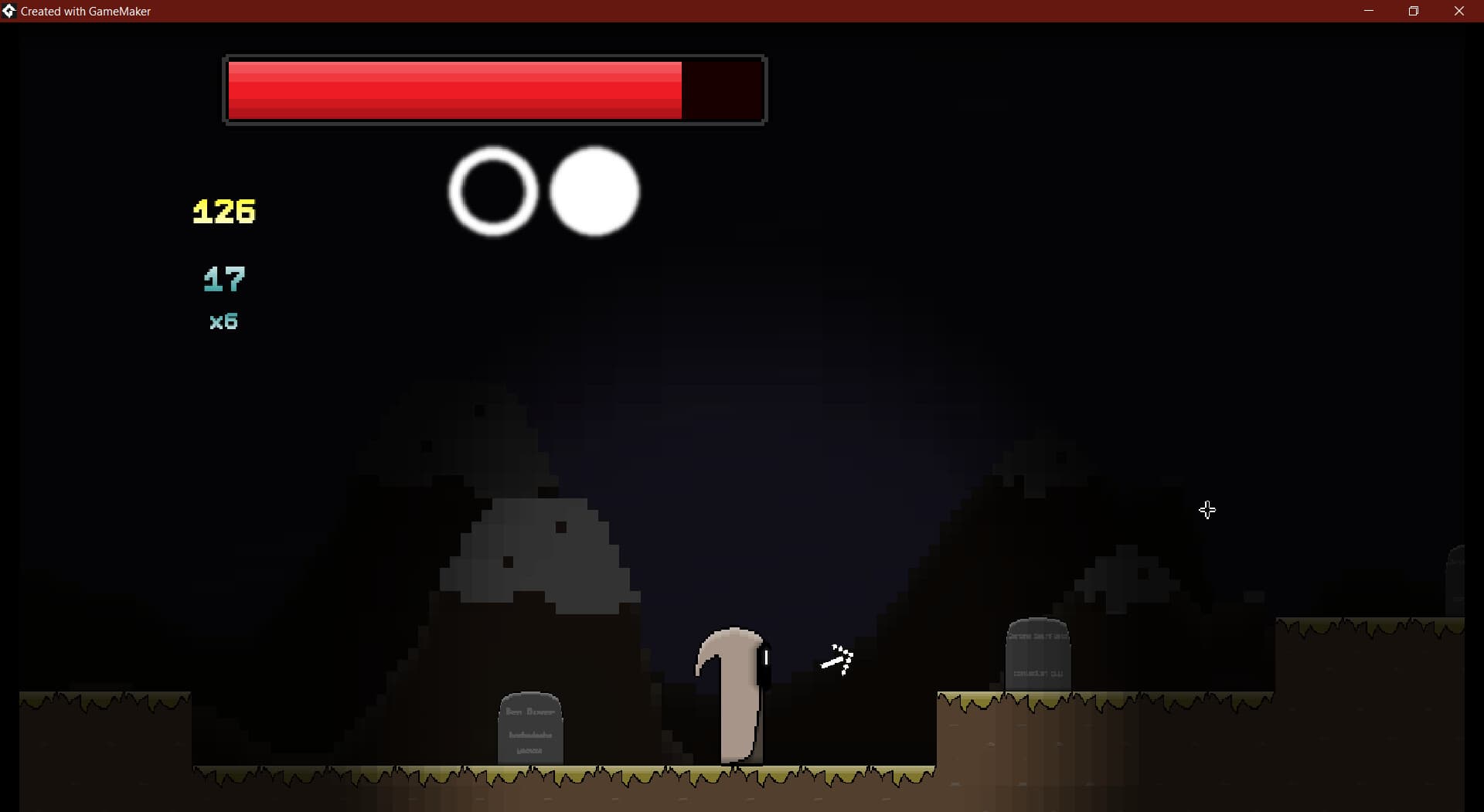The height and width of the screenshot is (812, 1484).
Task: Click the maximize button in the title bar
Action: click(1414, 11)
